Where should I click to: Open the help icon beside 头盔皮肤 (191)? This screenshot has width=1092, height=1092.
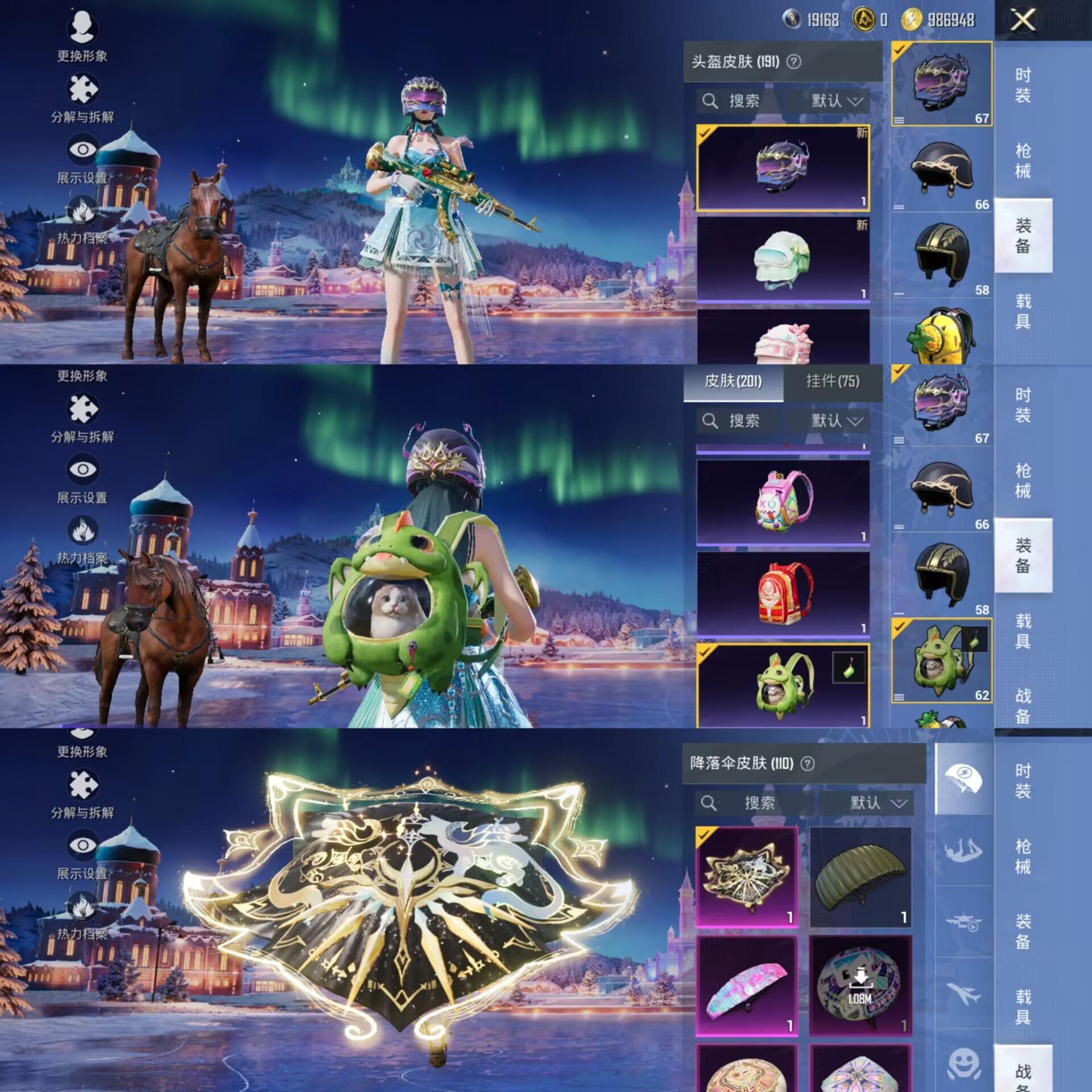click(x=793, y=61)
